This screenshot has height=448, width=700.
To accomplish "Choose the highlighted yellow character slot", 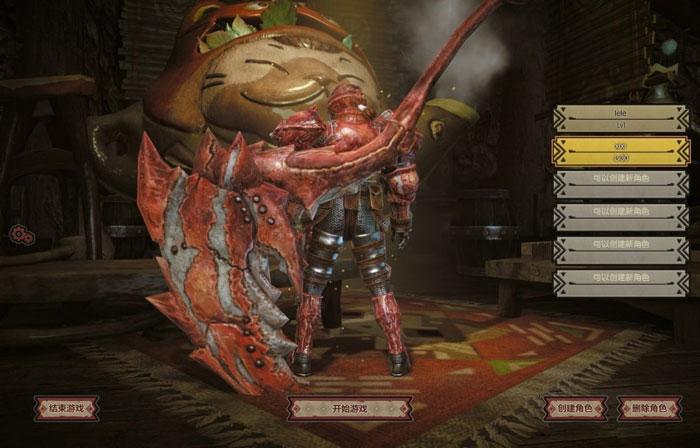I will click(620, 151).
